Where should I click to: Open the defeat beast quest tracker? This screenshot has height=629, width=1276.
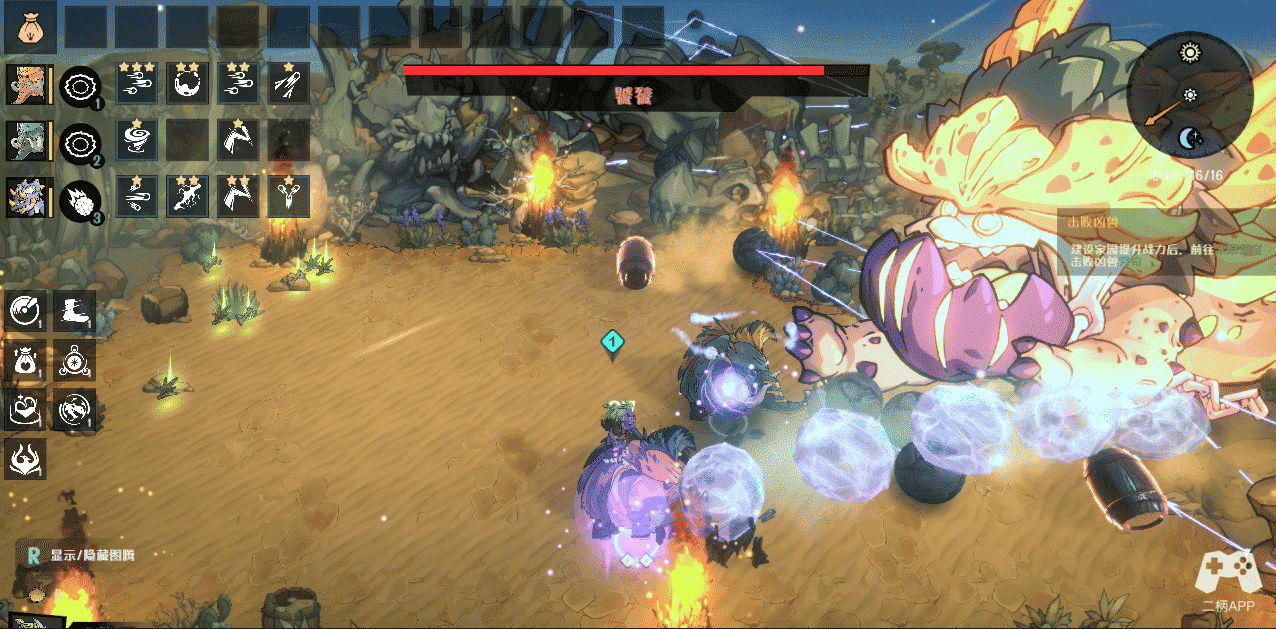(x=1150, y=242)
